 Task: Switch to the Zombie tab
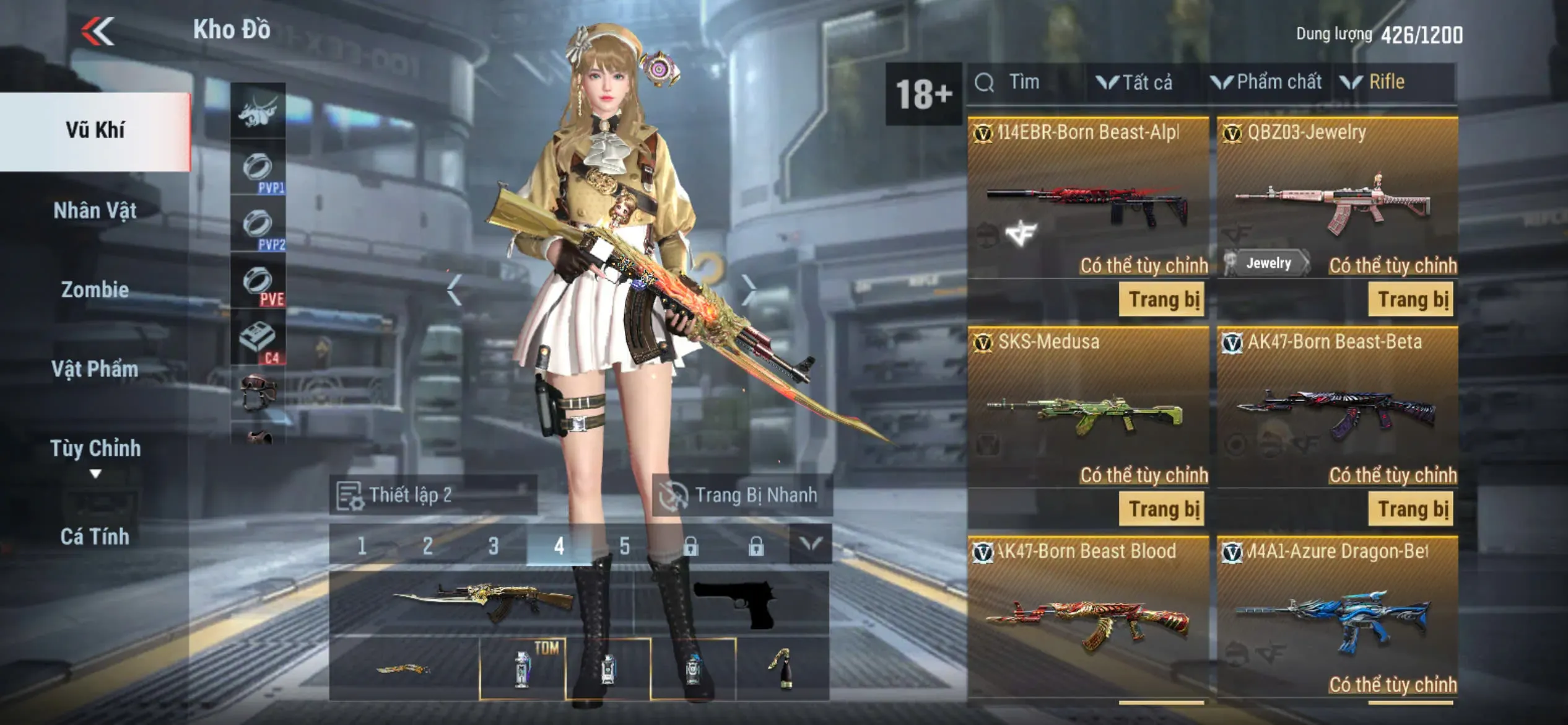point(95,289)
